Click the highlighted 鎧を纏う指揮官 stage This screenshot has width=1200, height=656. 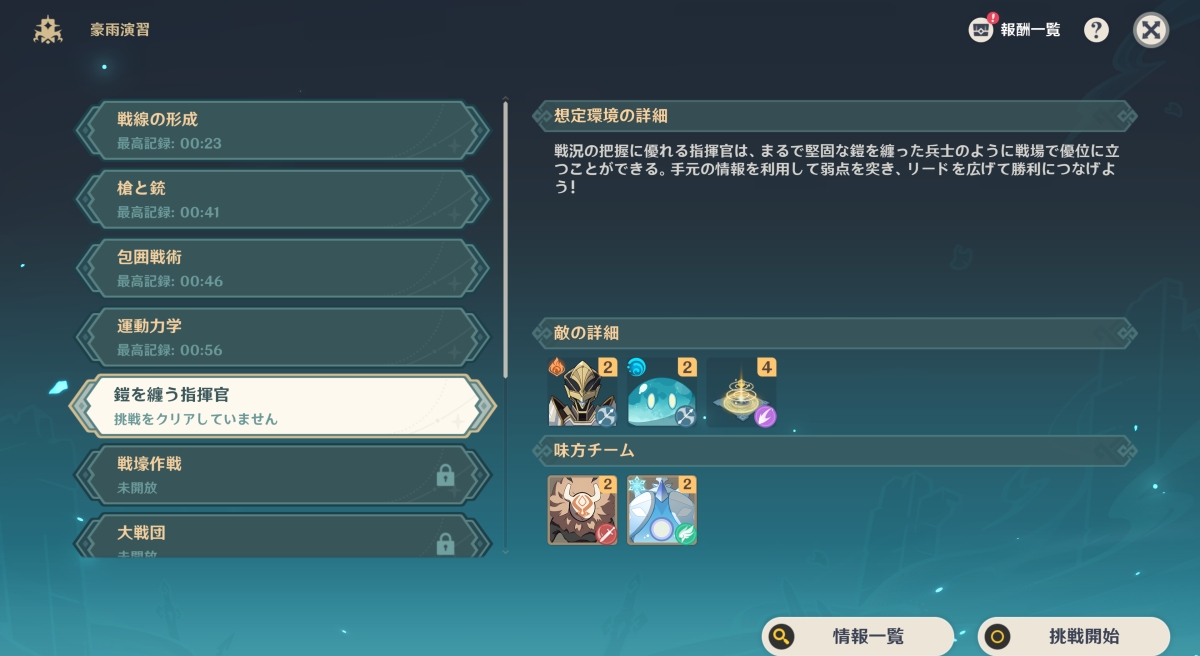pyautogui.click(x=282, y=407)
